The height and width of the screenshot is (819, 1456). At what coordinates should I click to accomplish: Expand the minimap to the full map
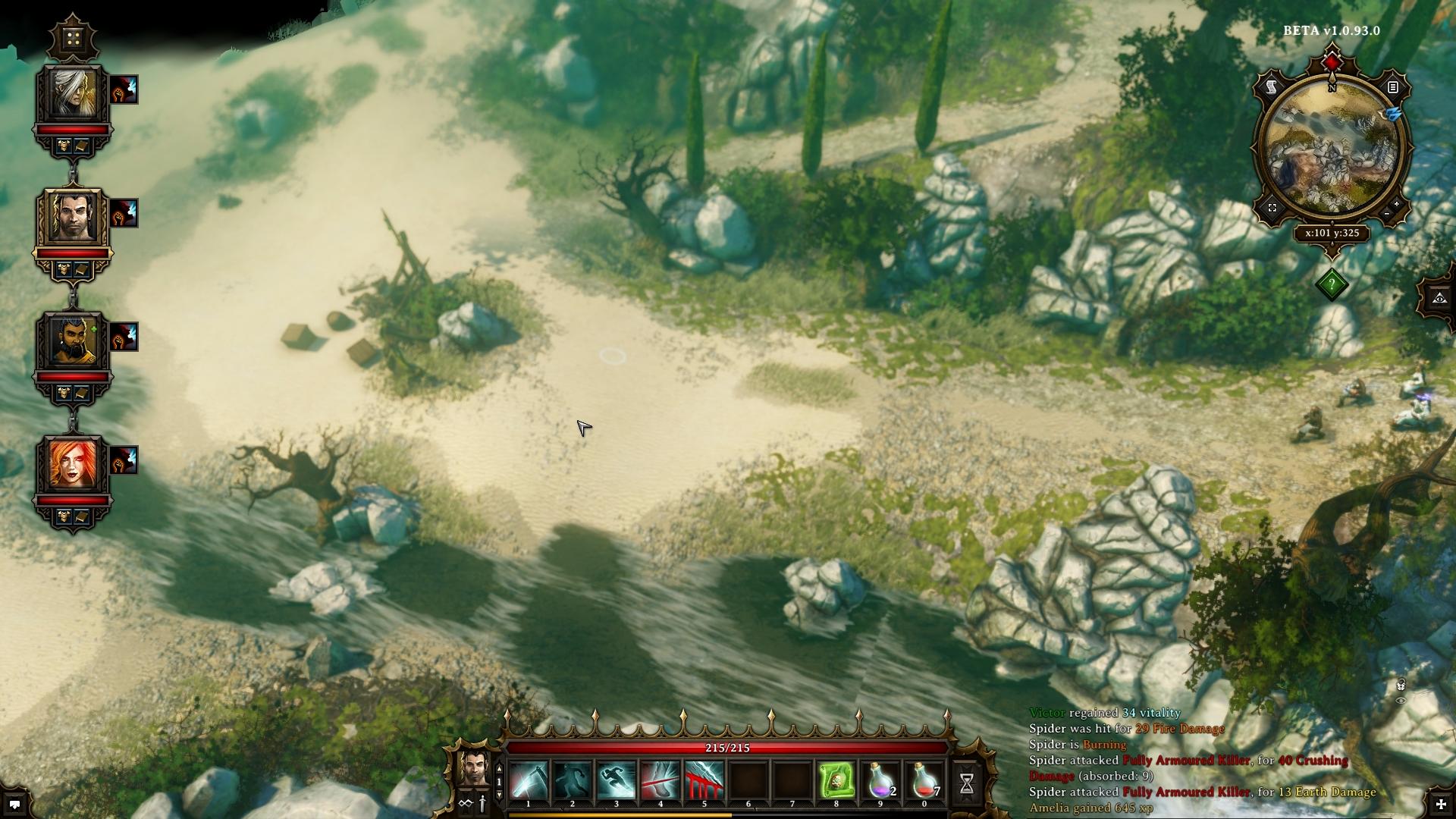(1272, 208)
